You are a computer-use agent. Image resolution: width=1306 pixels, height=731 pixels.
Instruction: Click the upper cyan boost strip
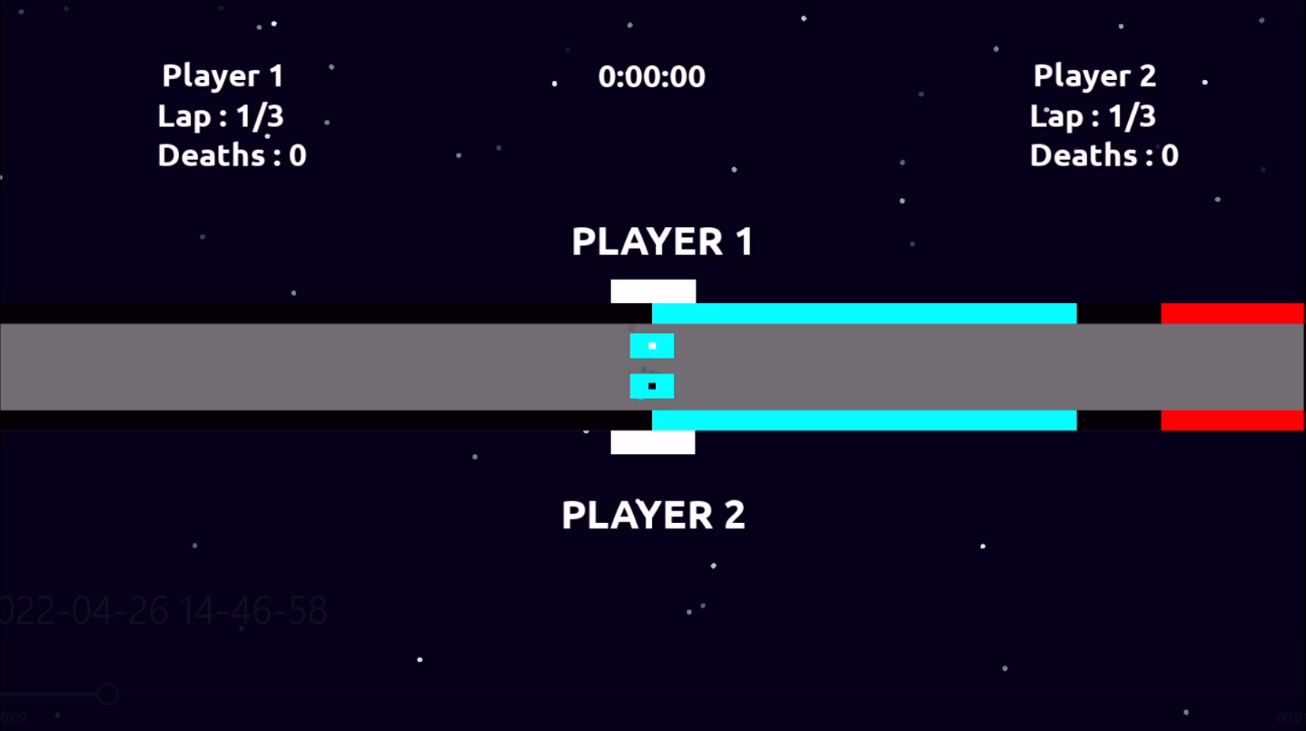pyautogui.click(x=865, y=311)
